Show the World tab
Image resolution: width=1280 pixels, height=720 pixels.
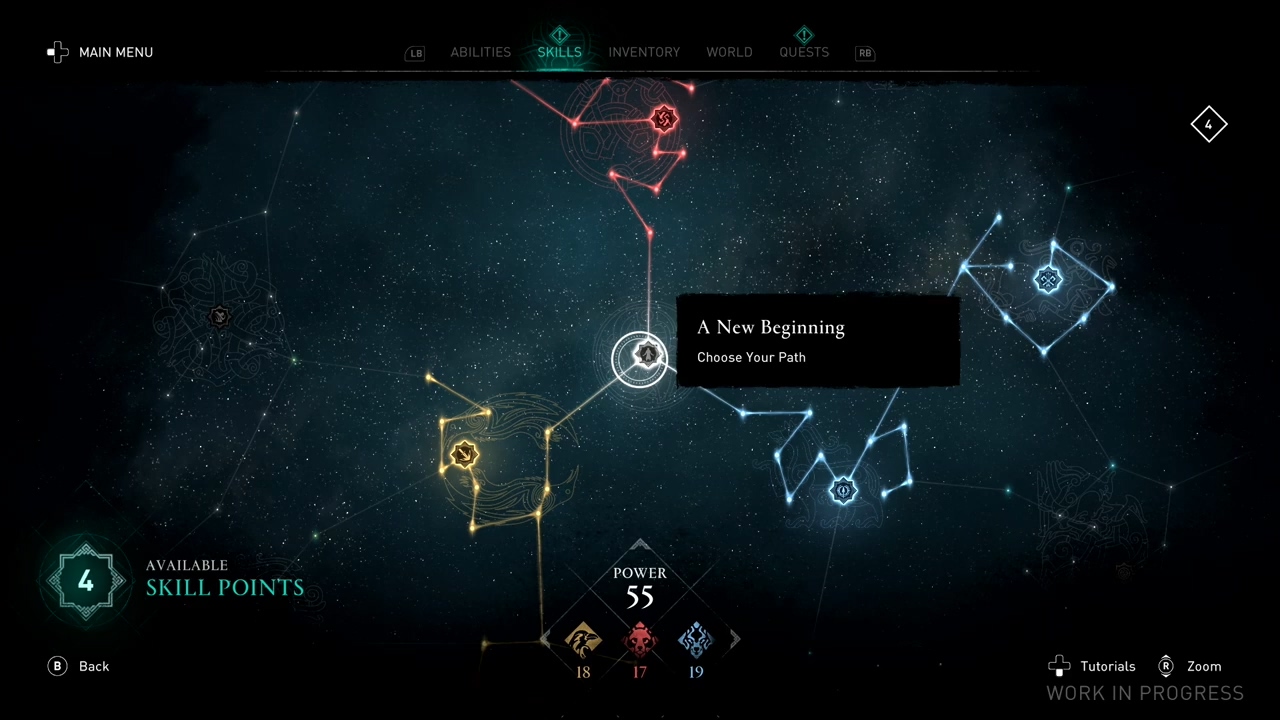click(729, 52)
